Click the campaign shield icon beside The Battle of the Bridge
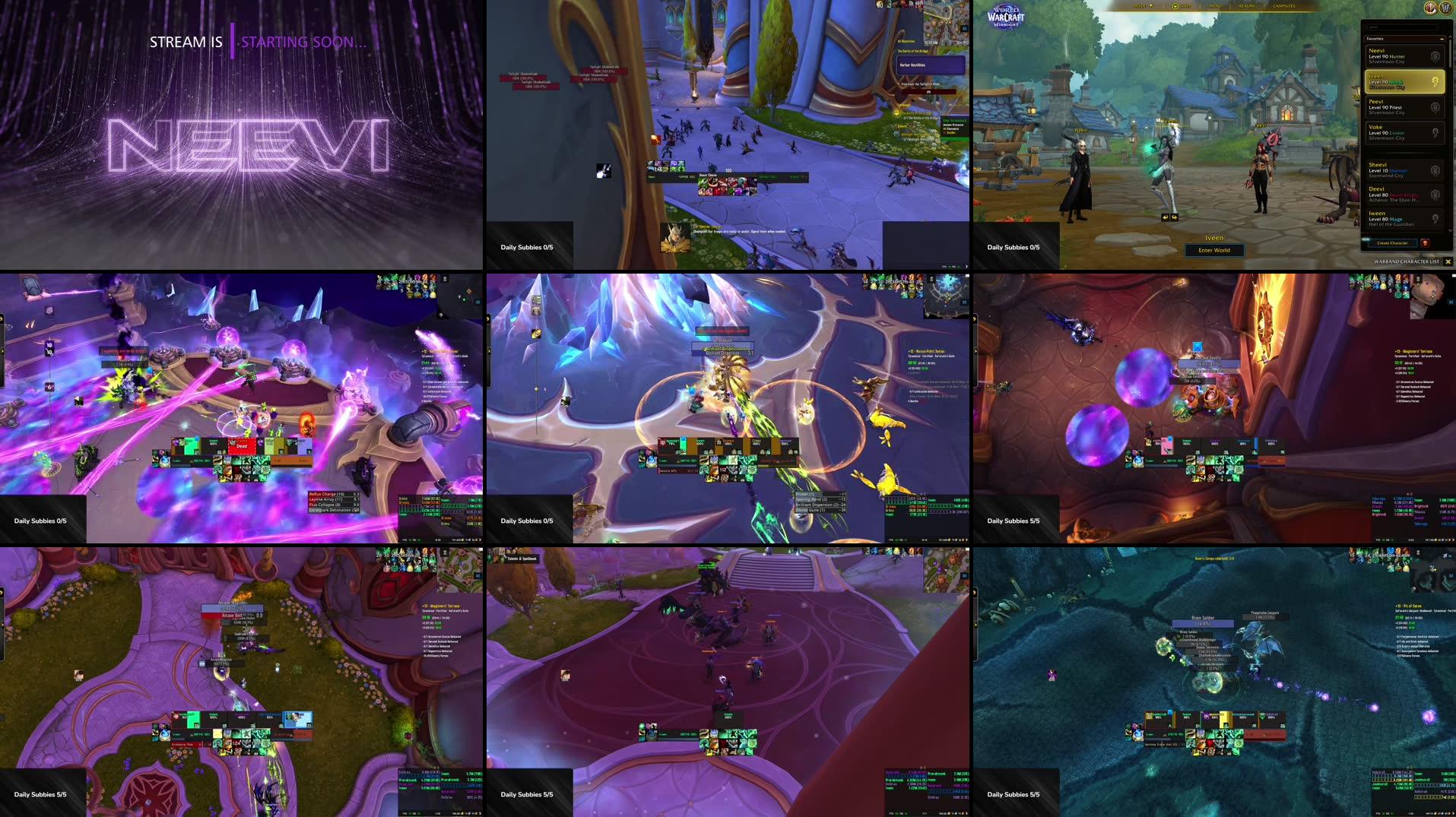Viewport: 1456px width, 817px height. coord(896,112)
